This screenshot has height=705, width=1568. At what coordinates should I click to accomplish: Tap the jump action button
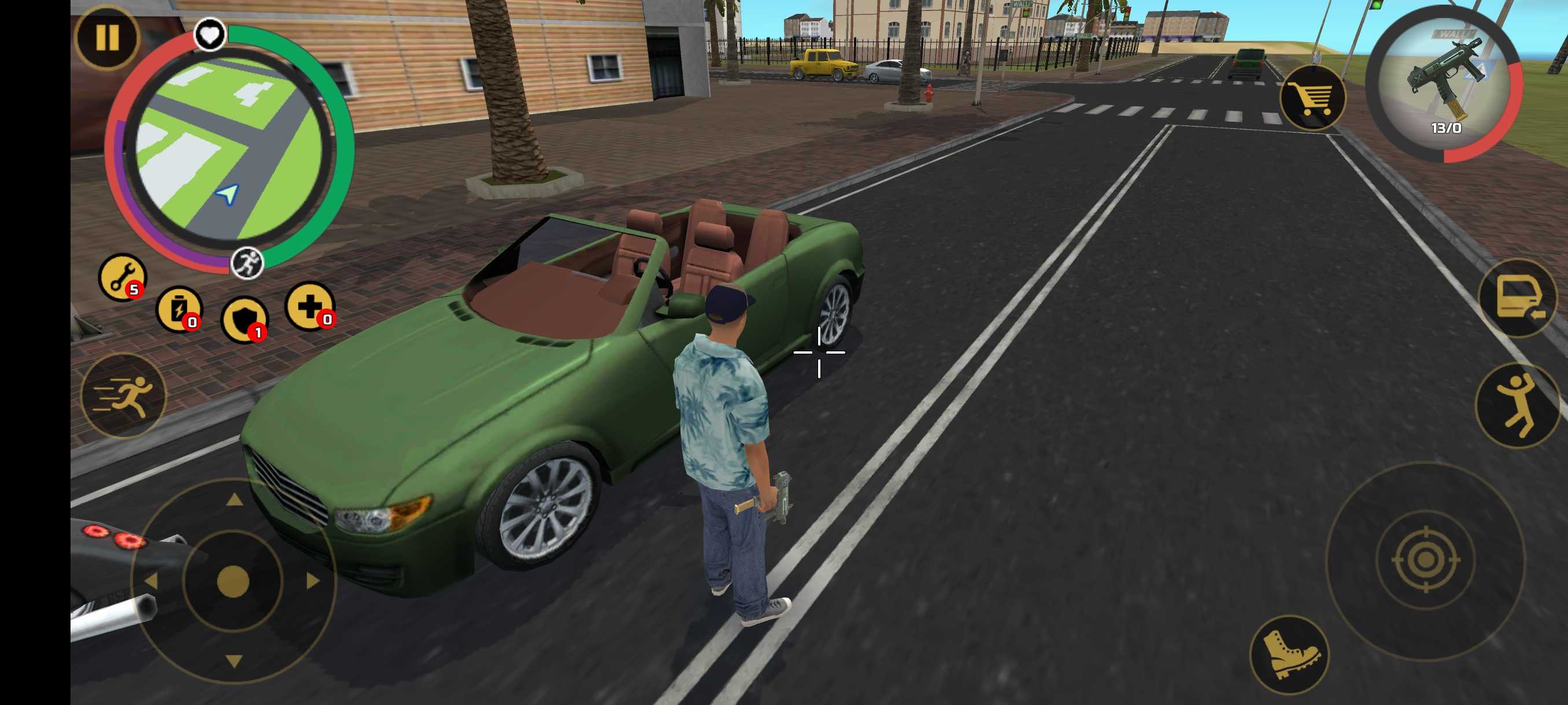(x=1518, y=405)
